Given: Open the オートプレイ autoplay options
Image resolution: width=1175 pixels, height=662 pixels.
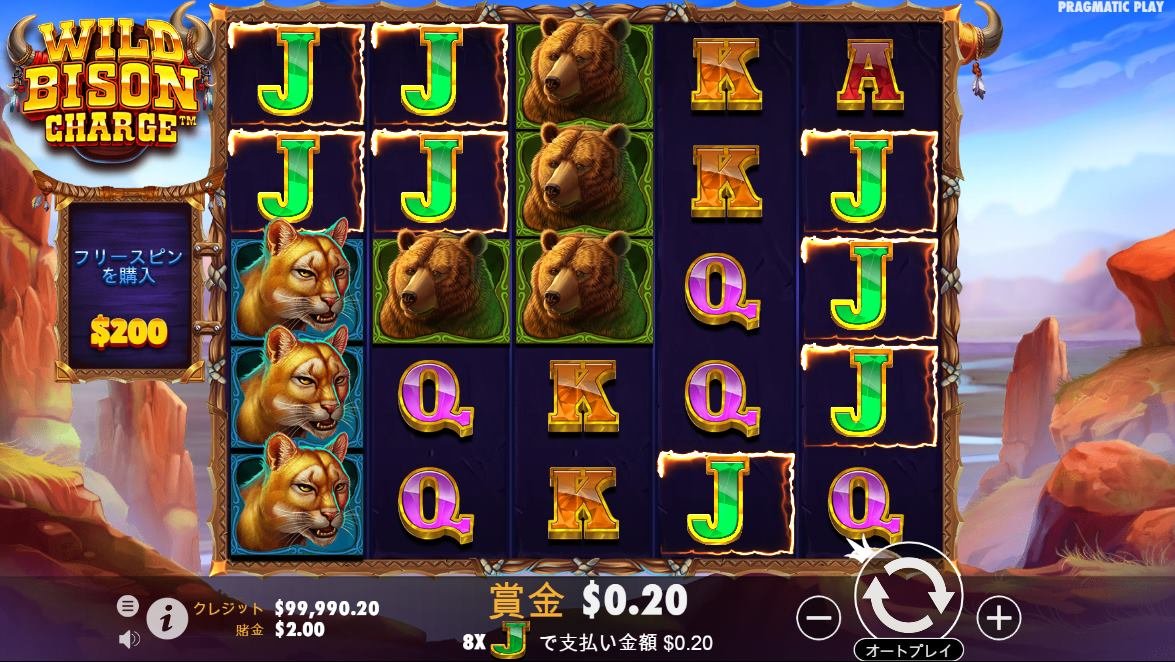Looking at the screenshot, I should [908, 650].
